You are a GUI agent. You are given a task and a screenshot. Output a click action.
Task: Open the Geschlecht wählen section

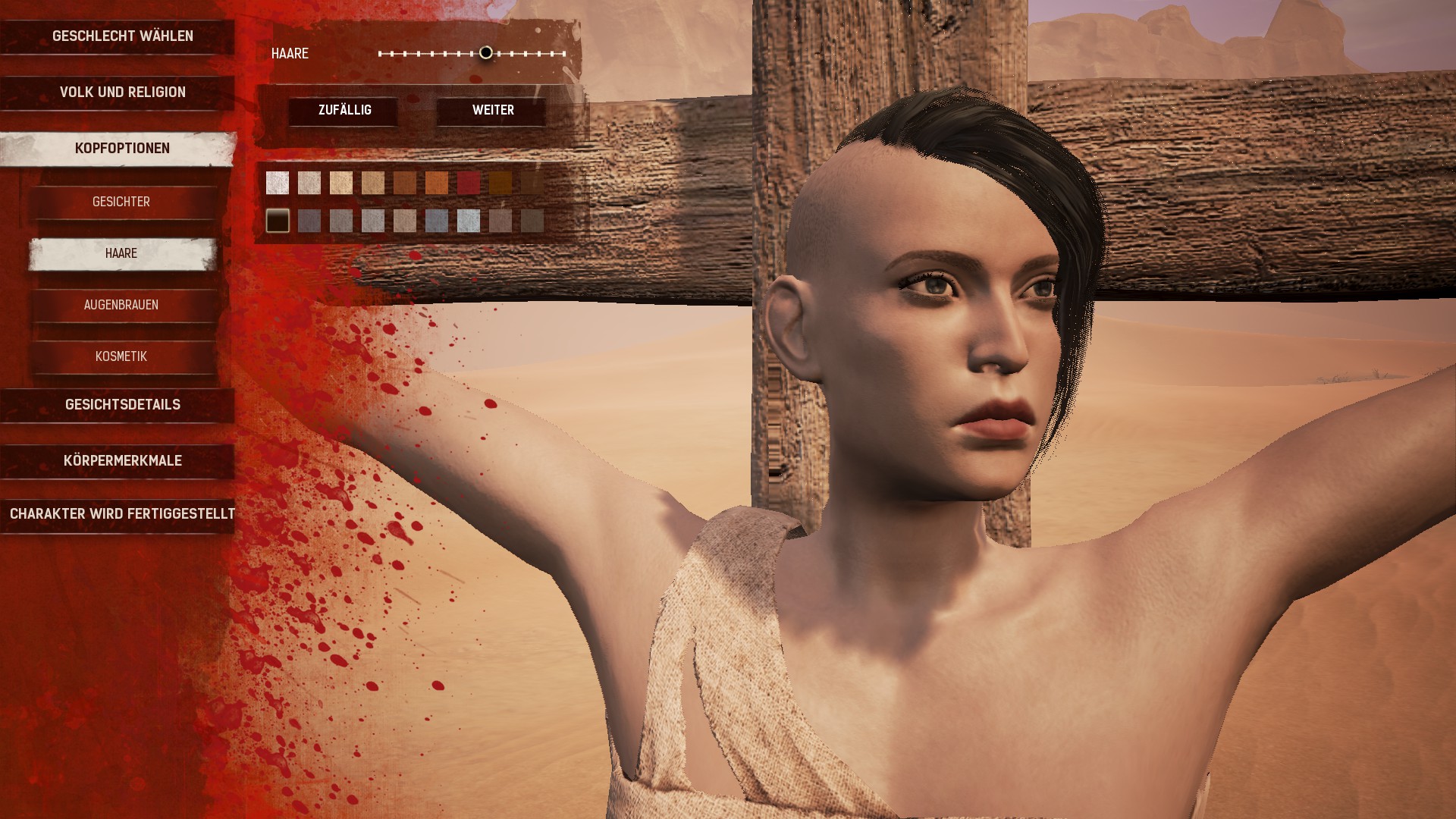122,36
